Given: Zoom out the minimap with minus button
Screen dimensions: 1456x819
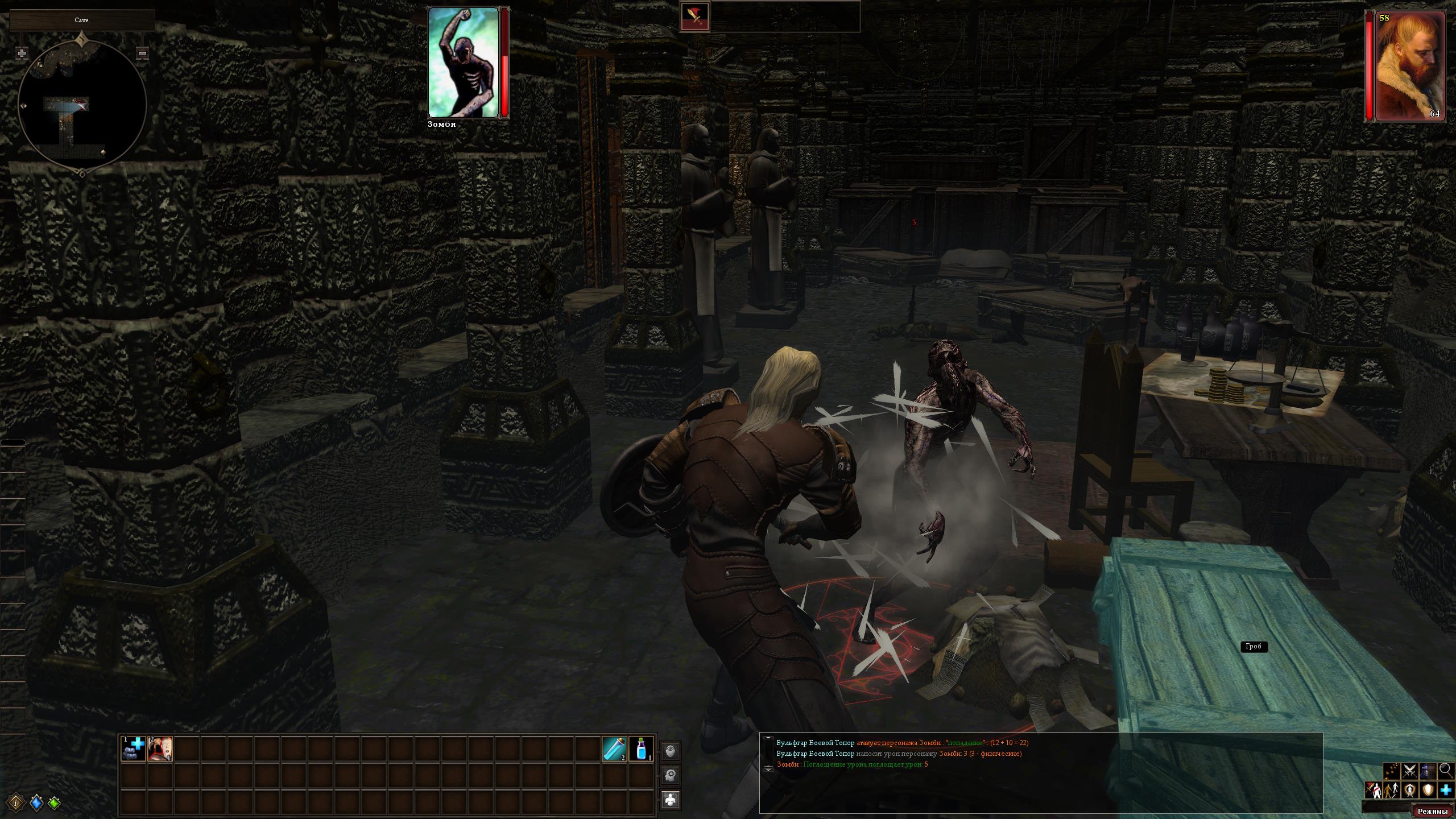Looking at the screenshot, I should [143, 53].
